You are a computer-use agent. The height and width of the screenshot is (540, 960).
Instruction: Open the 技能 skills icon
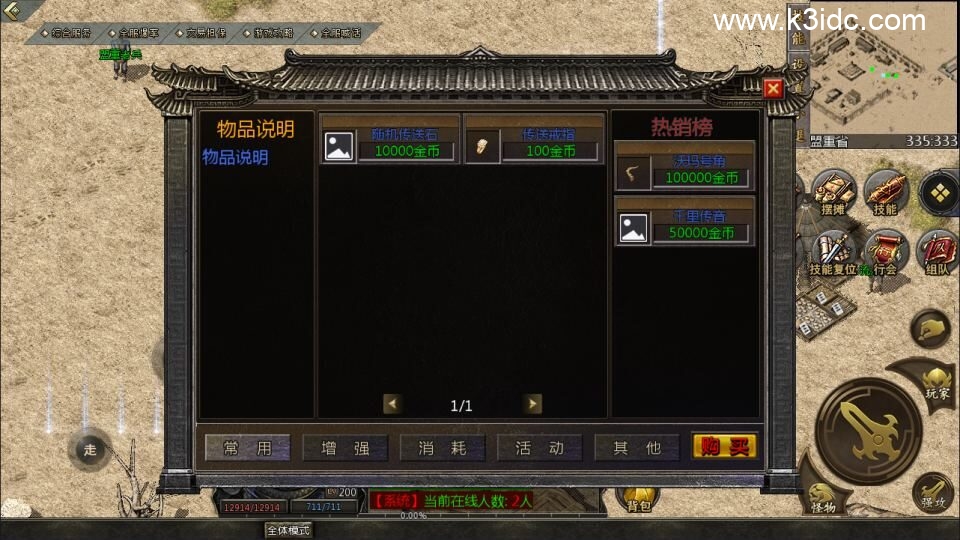(885, 193)
